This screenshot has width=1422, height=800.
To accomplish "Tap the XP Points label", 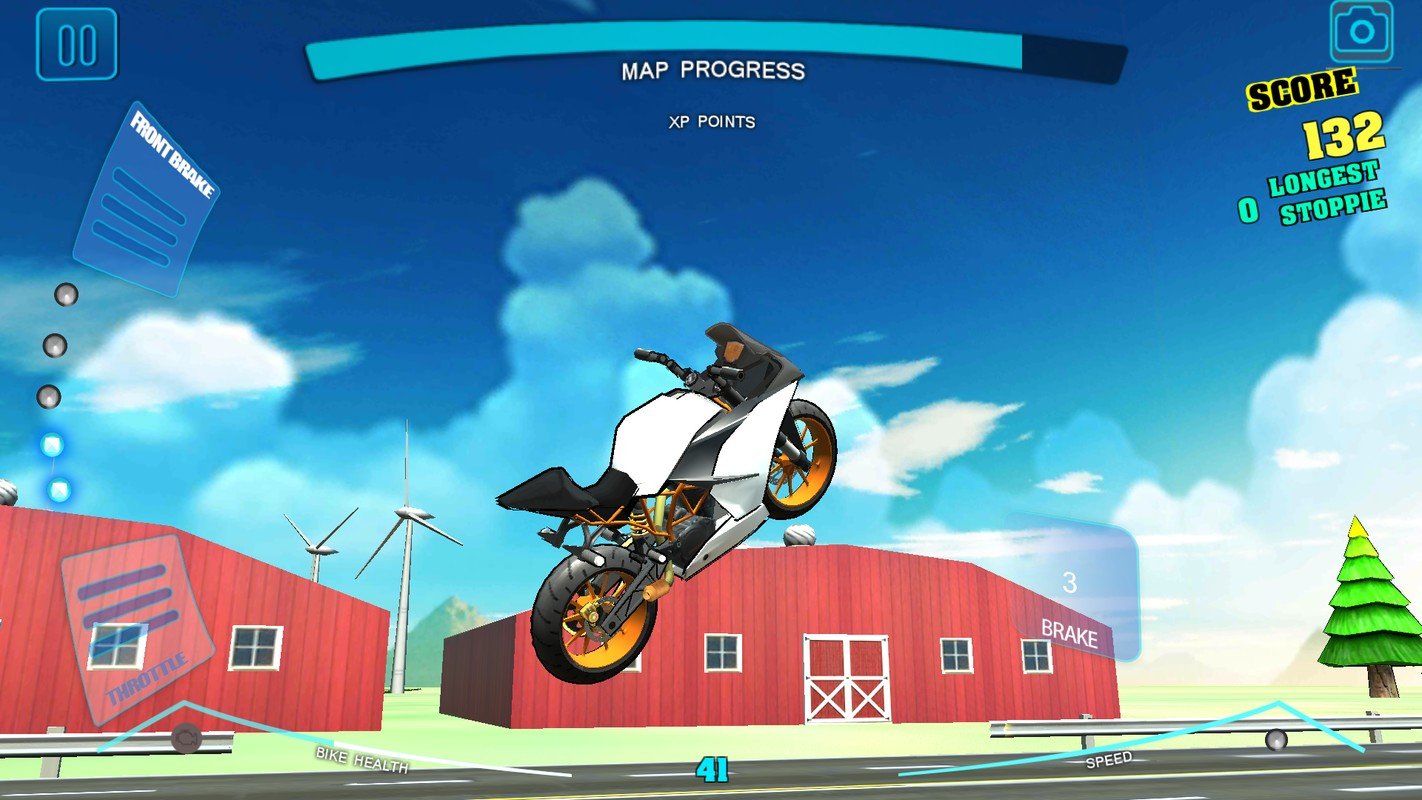I will [x=712, y=123].
